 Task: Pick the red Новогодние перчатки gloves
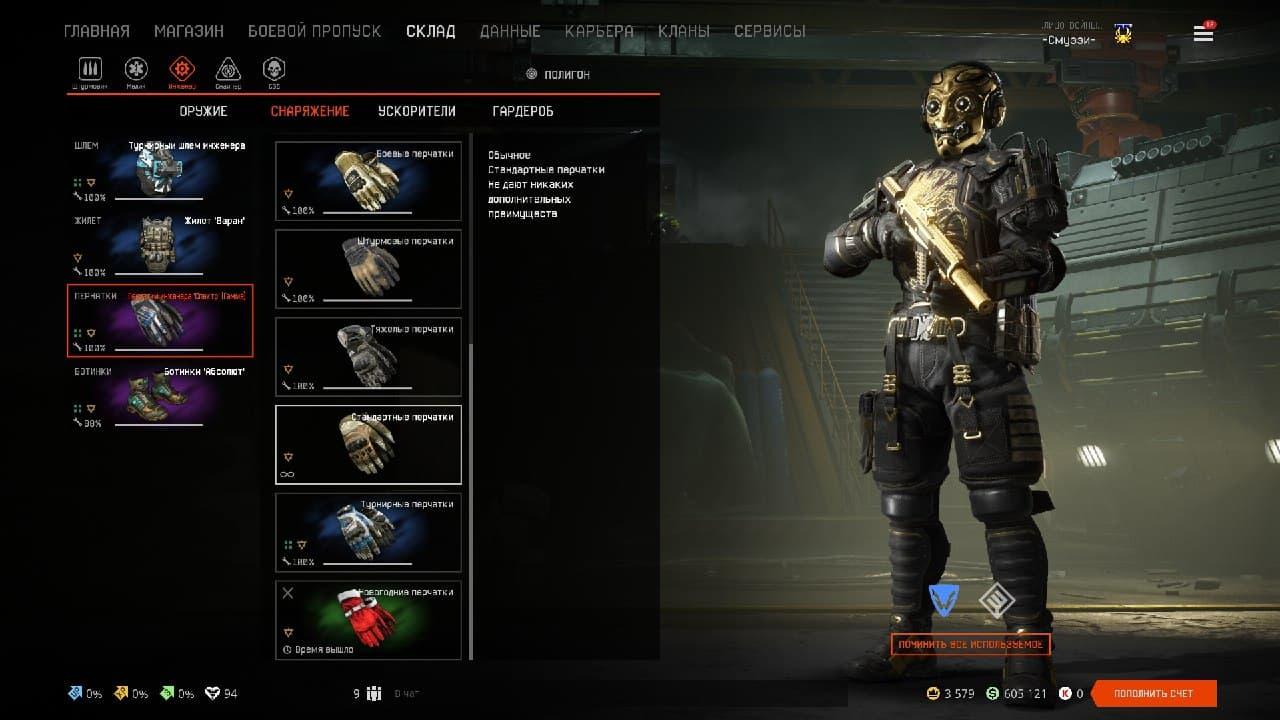(x=368, y=620)
